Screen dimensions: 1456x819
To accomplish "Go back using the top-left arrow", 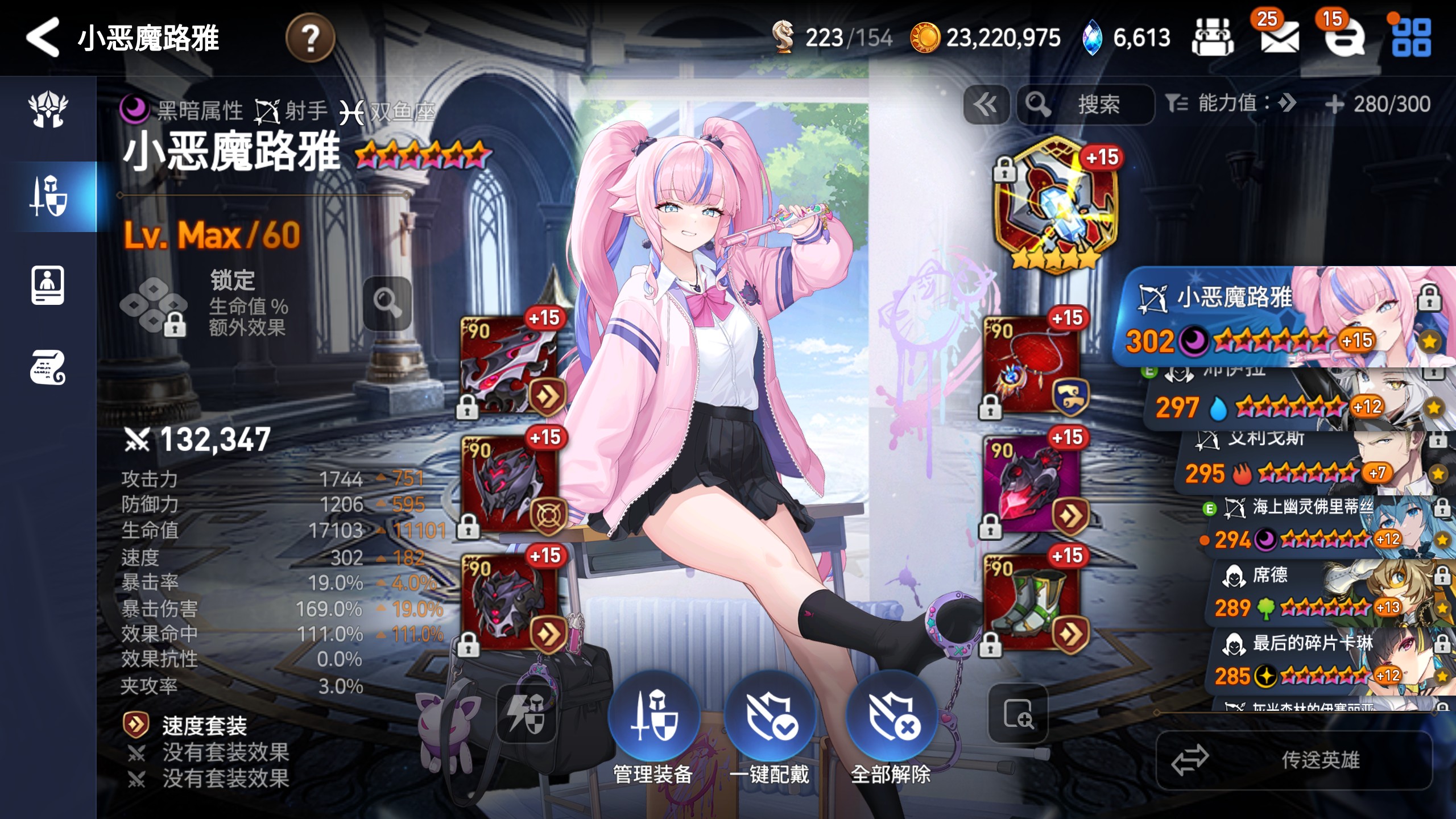I will [43, 38].
